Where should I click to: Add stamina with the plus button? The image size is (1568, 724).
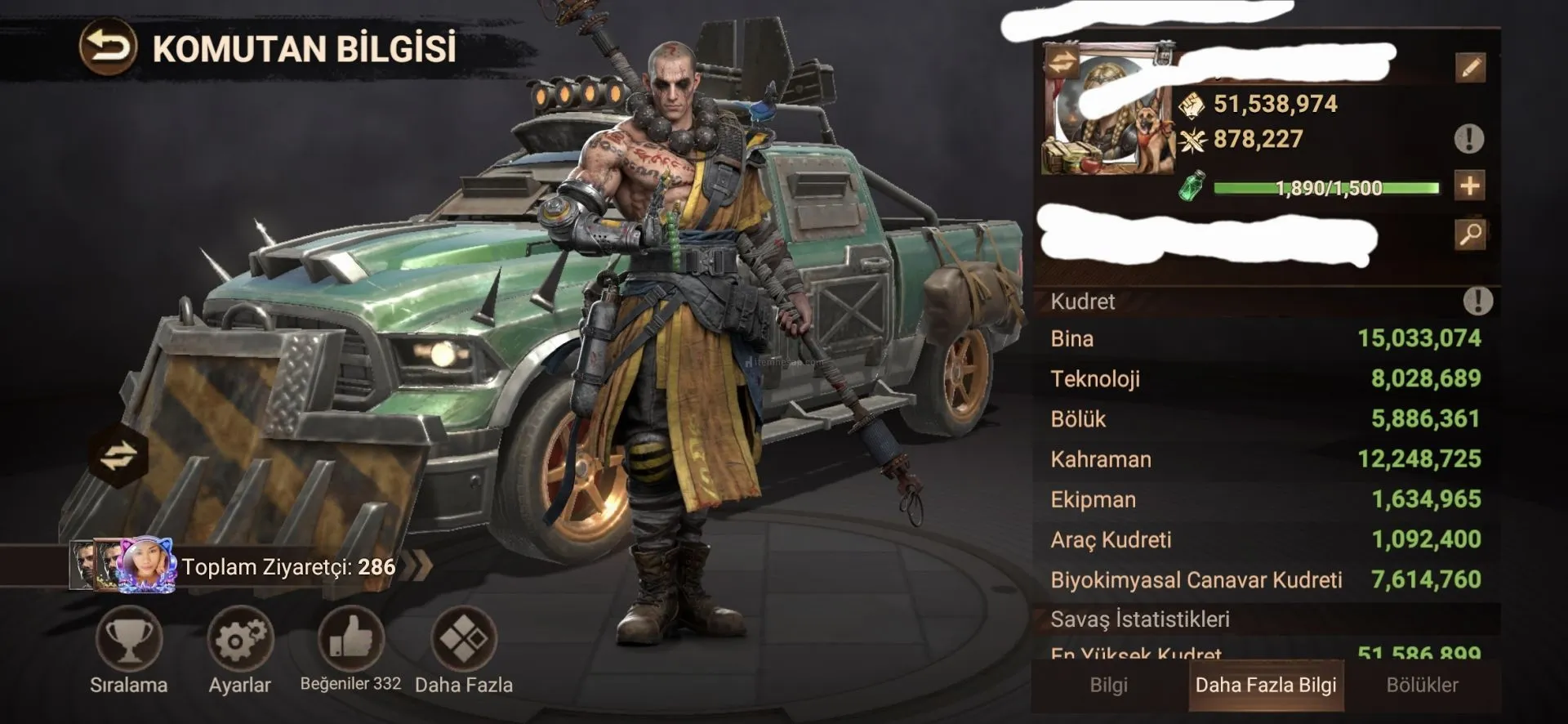1470,186
